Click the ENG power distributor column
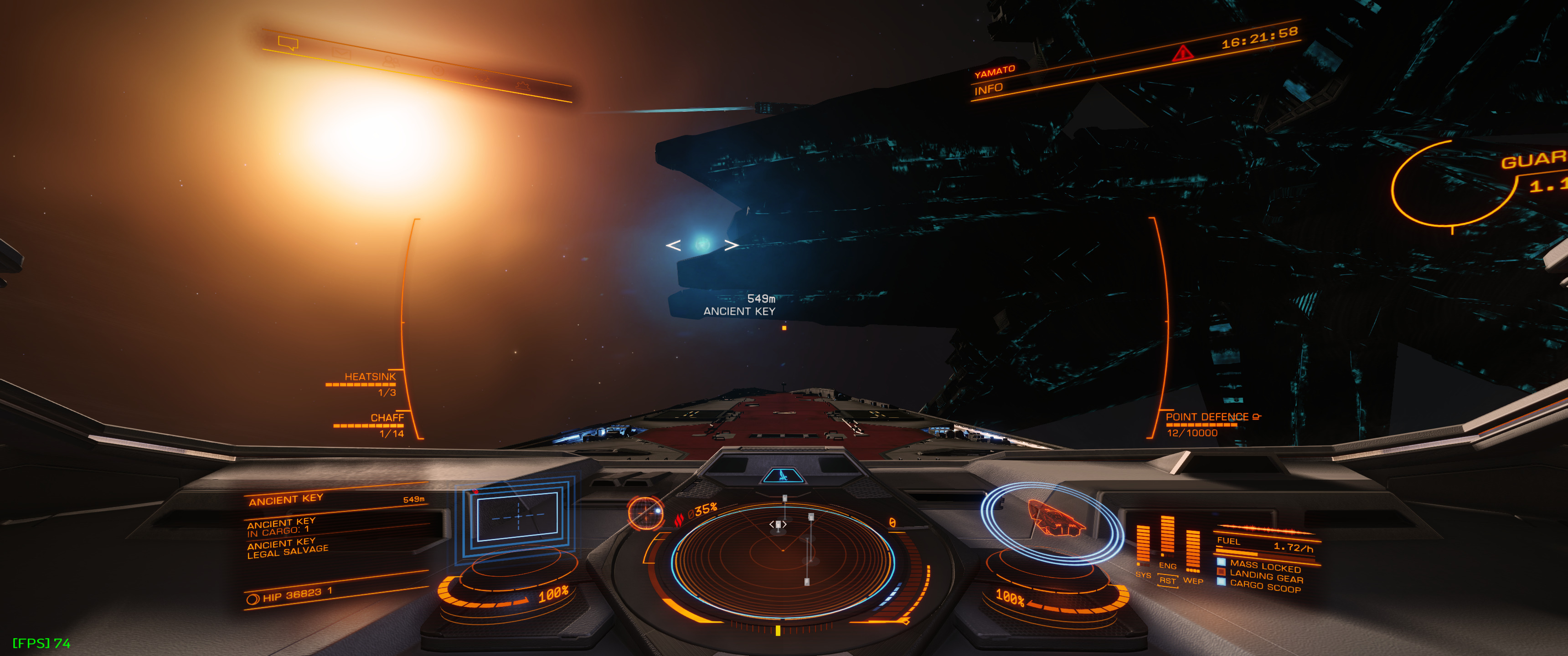Image resolution: width=1568 pixels, height=656 pixels. point(1167,538)
